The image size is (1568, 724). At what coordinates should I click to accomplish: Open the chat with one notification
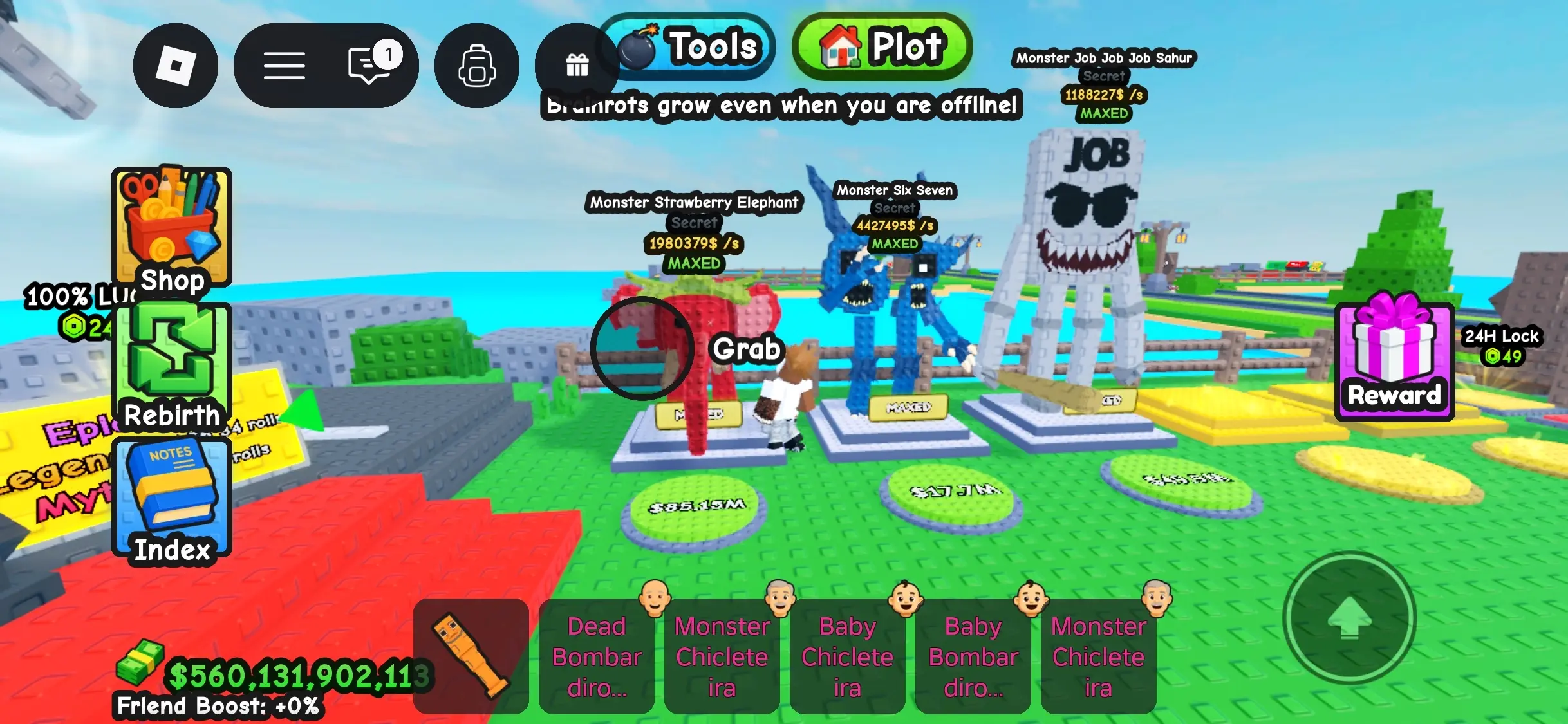pyautogui.click(x=367, y=66)
